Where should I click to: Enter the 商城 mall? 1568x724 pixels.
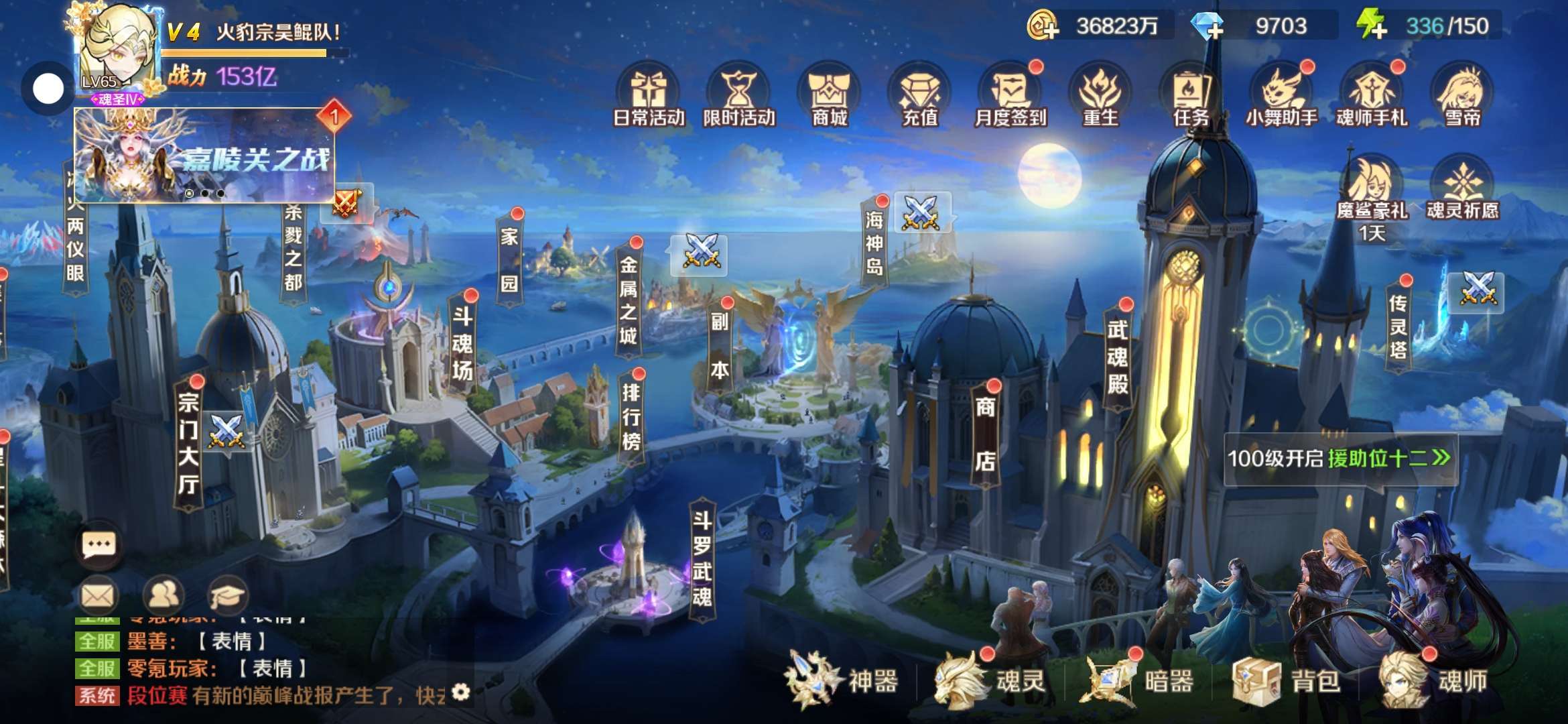point(830,97)
